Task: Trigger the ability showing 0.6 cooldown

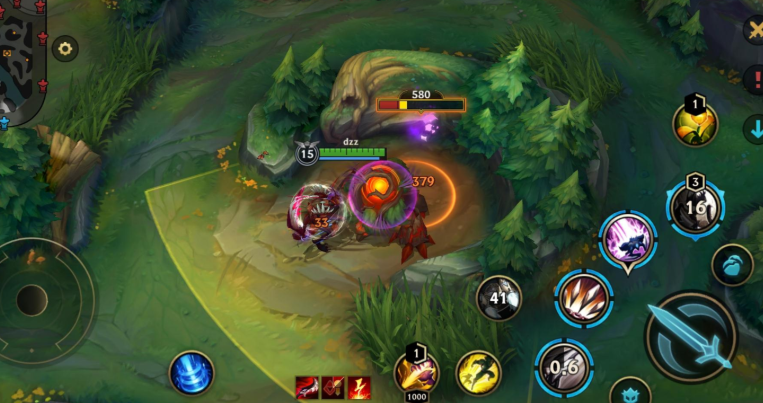Action: click(x=563, y=367)
